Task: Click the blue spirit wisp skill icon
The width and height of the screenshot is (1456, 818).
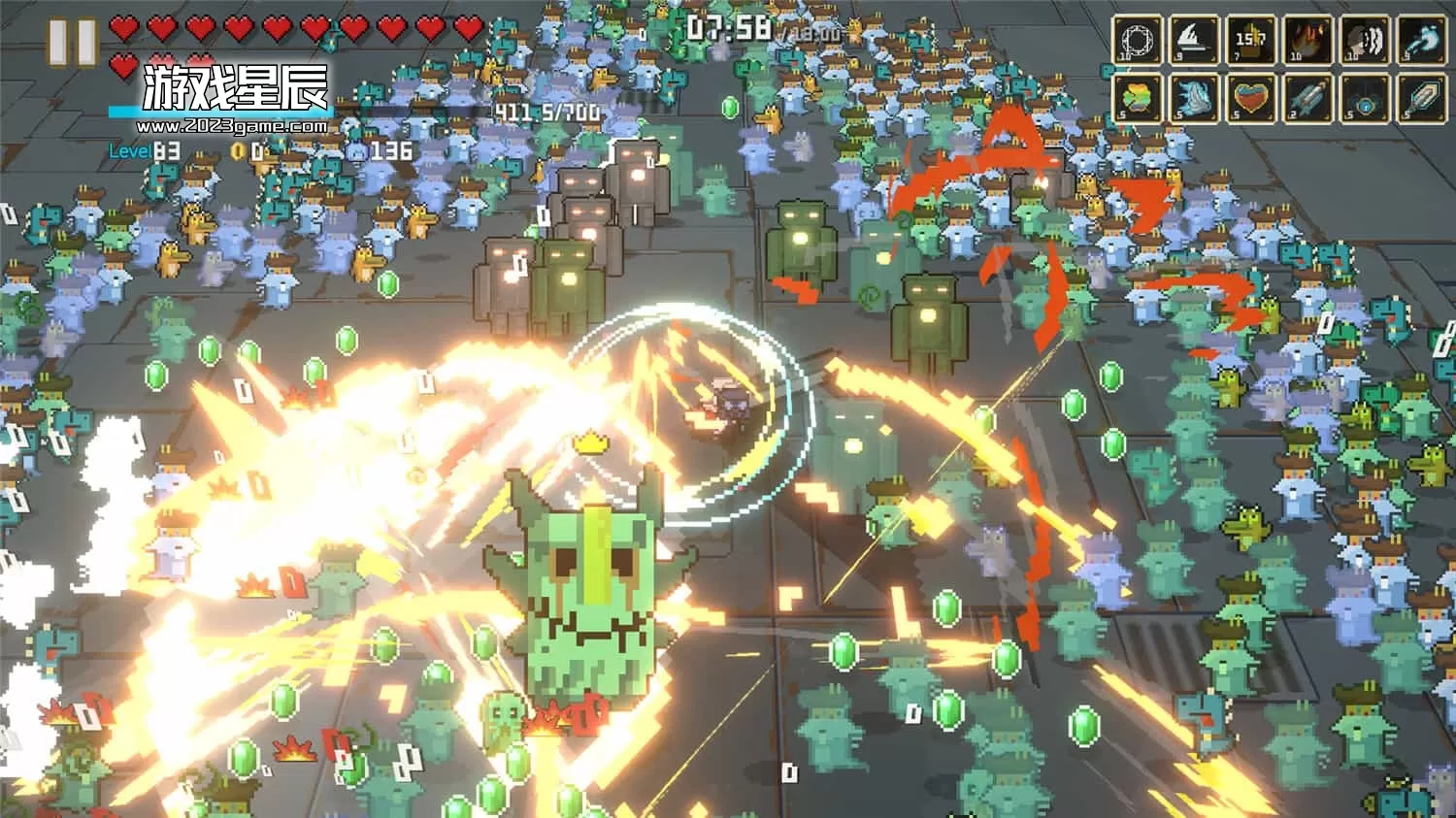Action: click(x=1422, y=40)
